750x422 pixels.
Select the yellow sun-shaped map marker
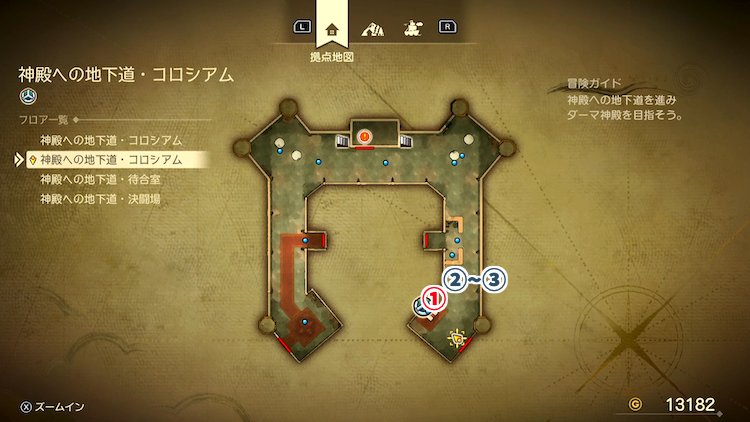point(458,337)
